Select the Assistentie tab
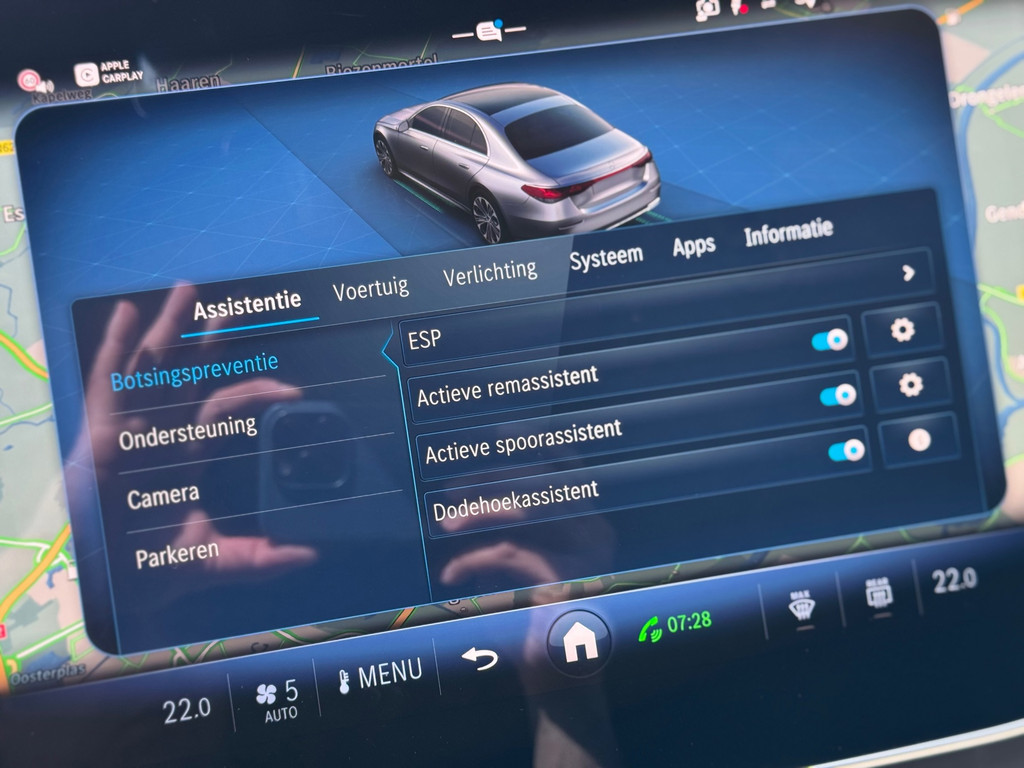The width and height of the screenshot is (1024, 768). [247, 305]
